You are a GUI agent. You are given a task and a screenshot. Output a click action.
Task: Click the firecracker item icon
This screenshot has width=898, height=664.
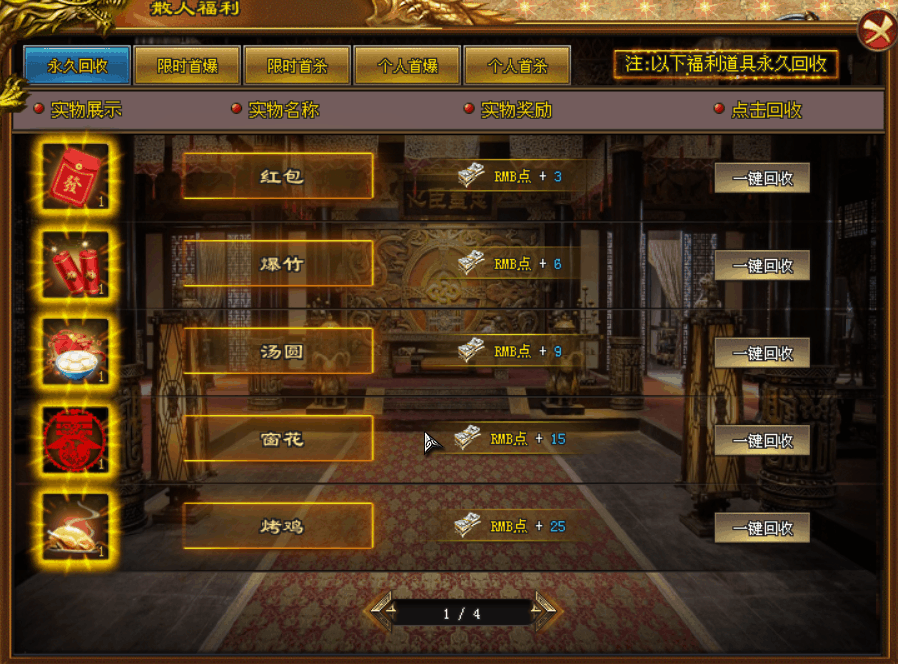click(76, 265)
